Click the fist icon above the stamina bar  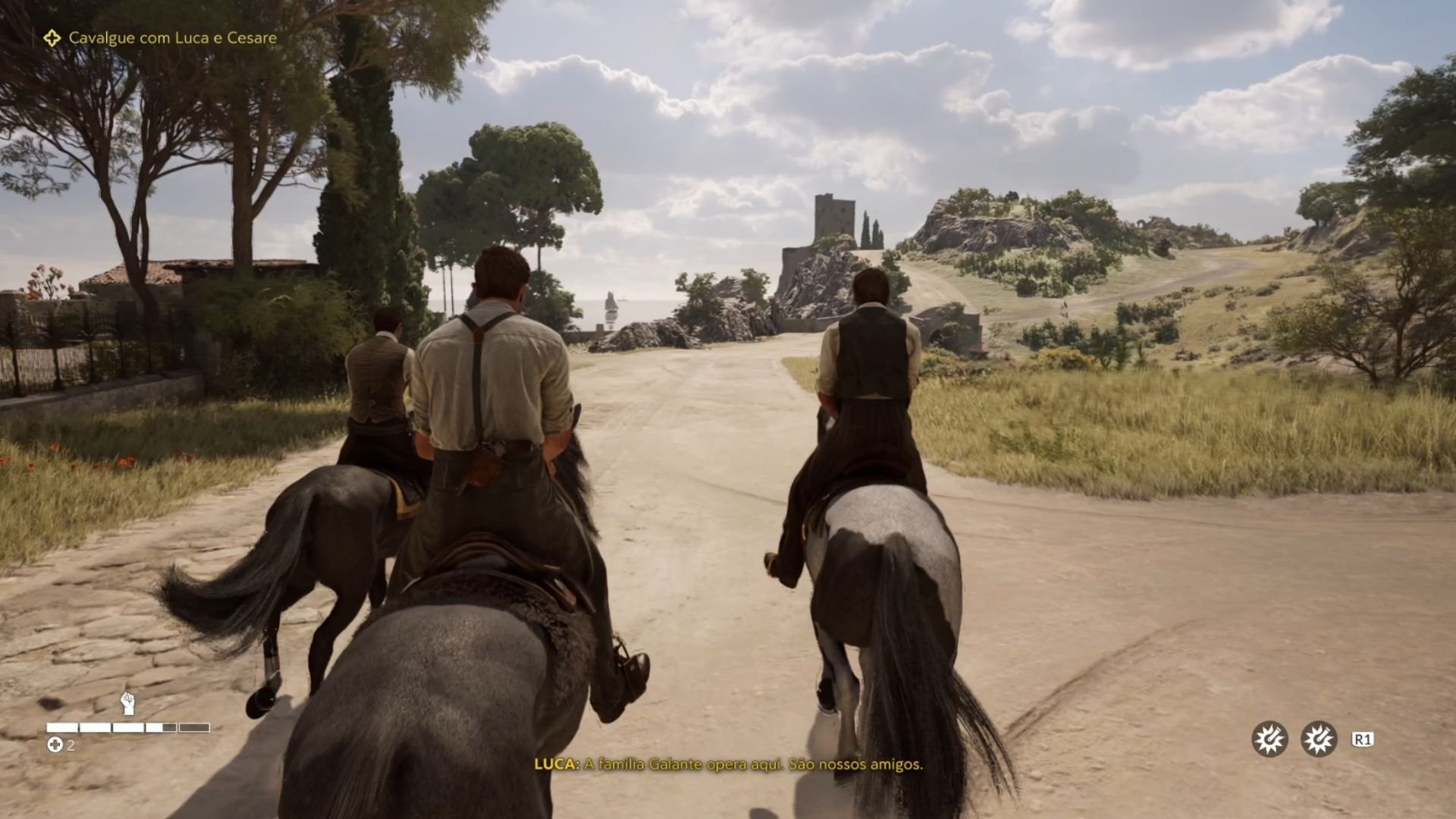click(129, 704)
